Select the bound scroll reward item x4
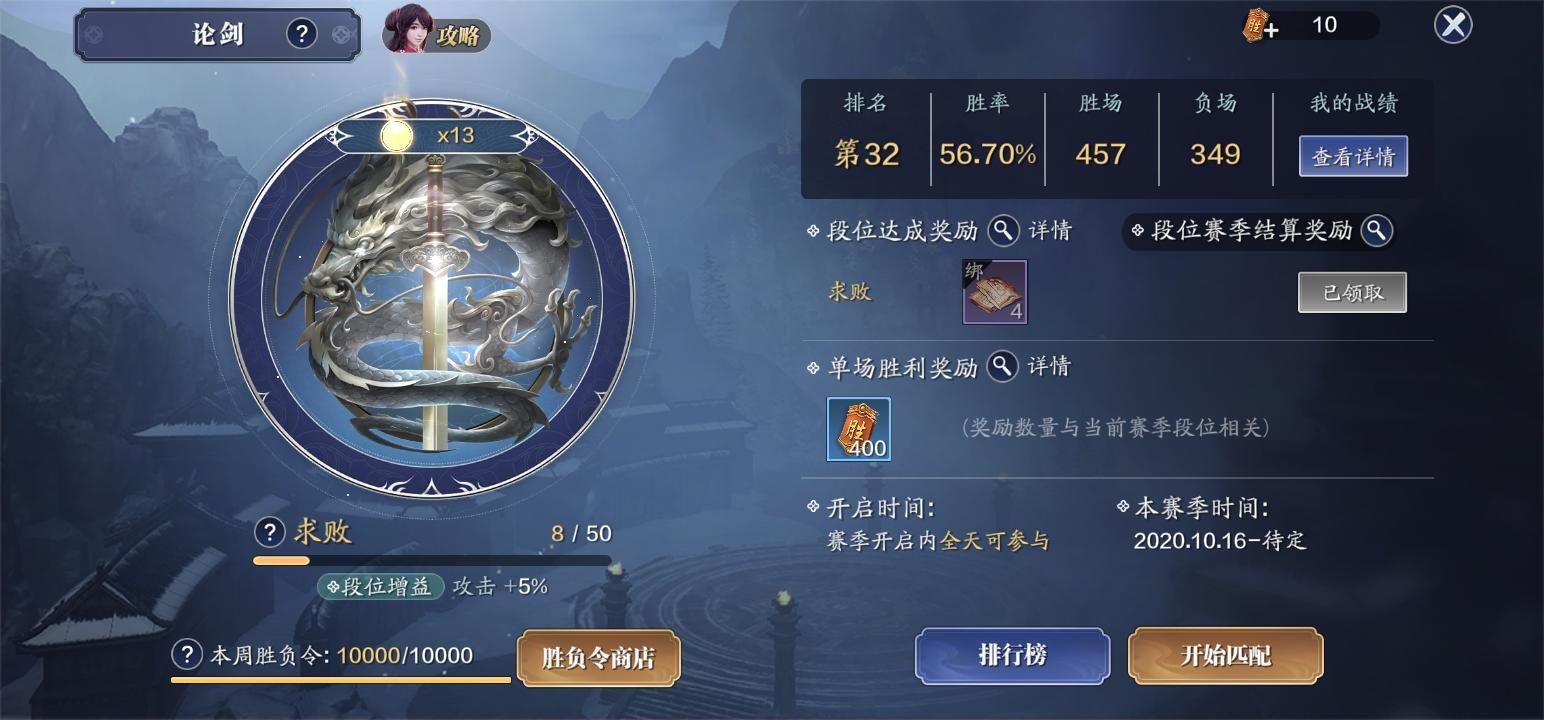 pyautogui.click(x=993, y=291)
